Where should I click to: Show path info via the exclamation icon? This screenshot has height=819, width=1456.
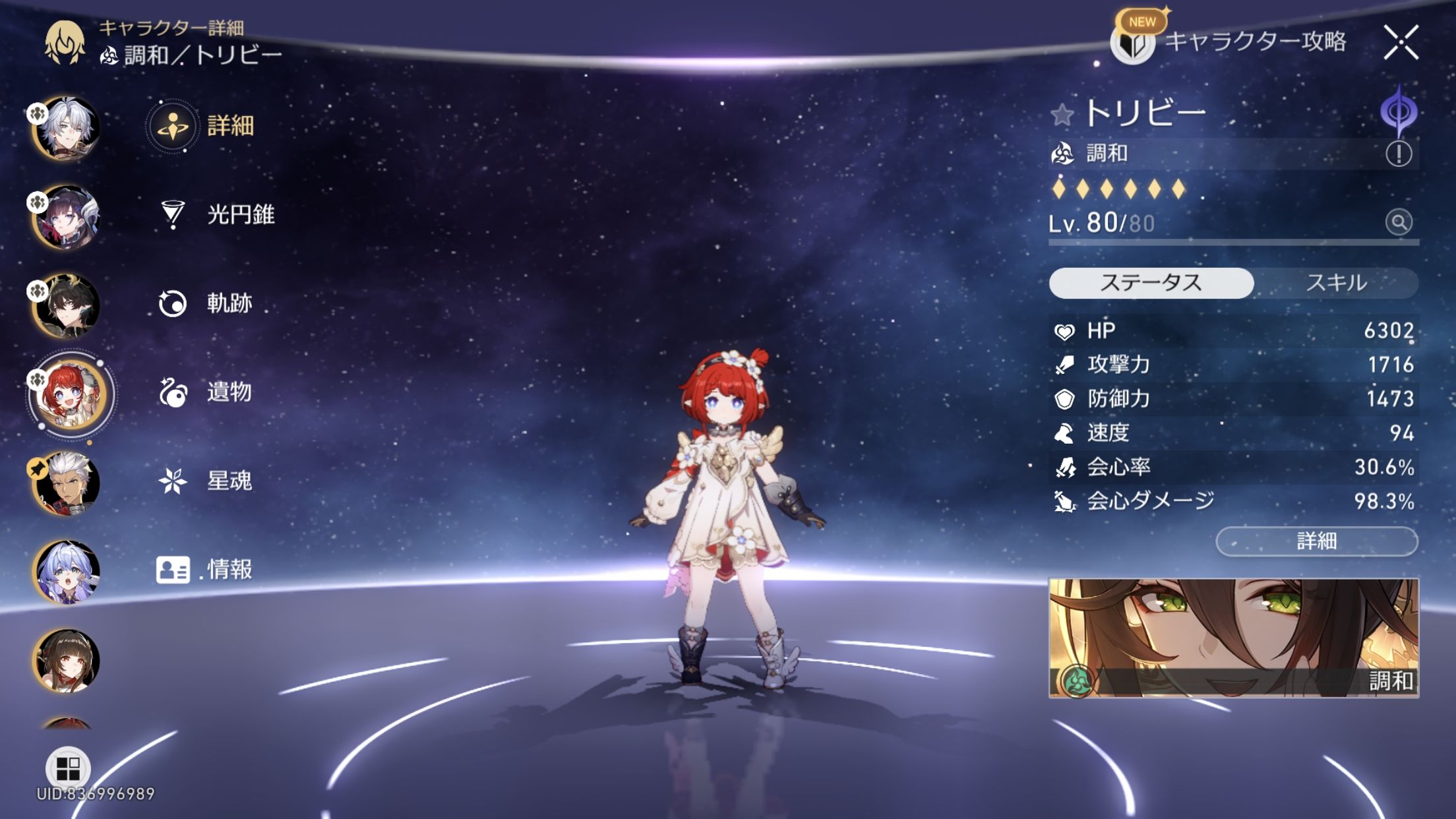1398,154
